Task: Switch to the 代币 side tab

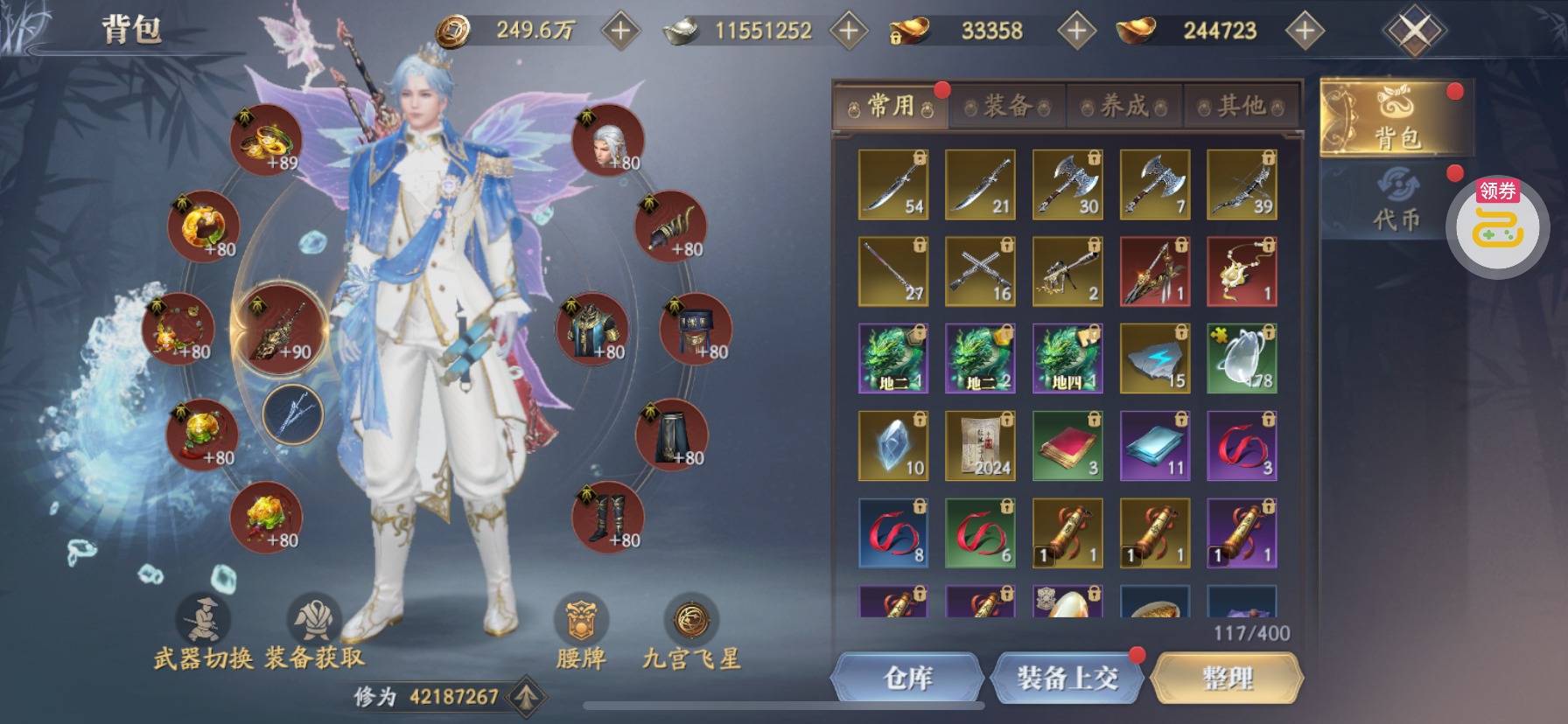Action: pos(1396,201)
